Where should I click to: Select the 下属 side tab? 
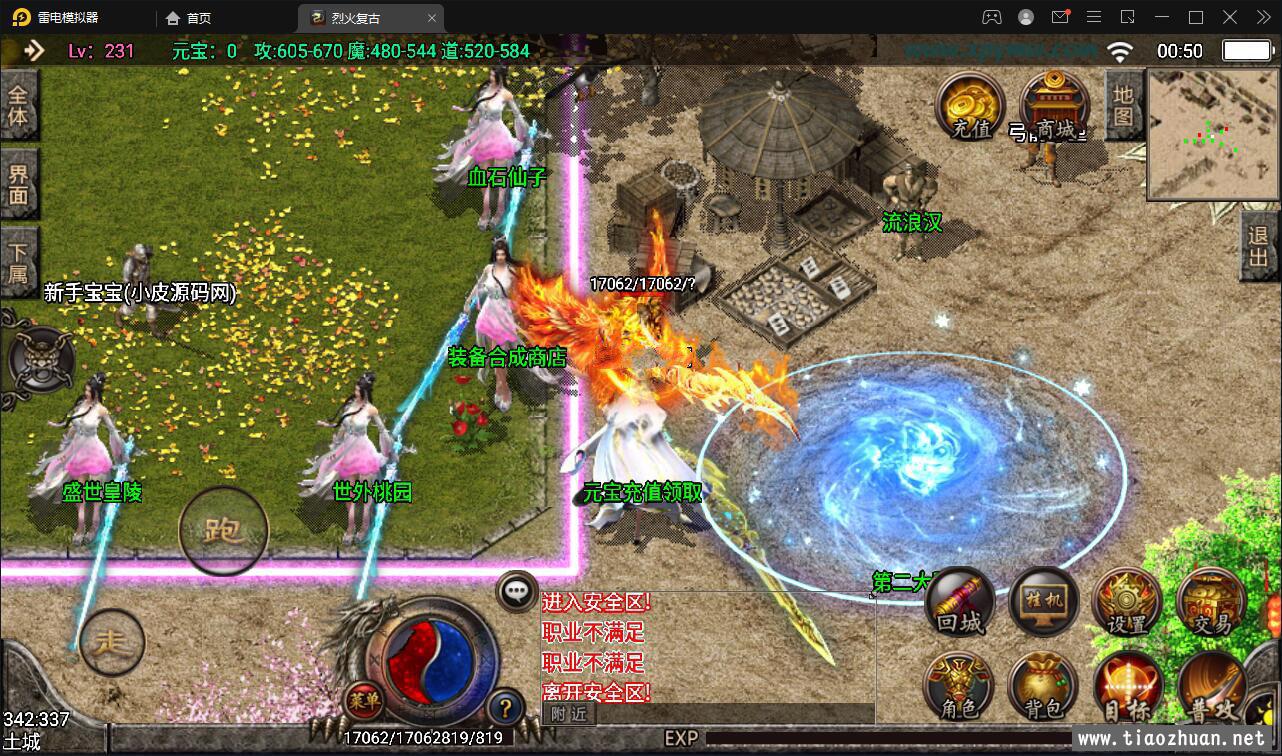18,261
